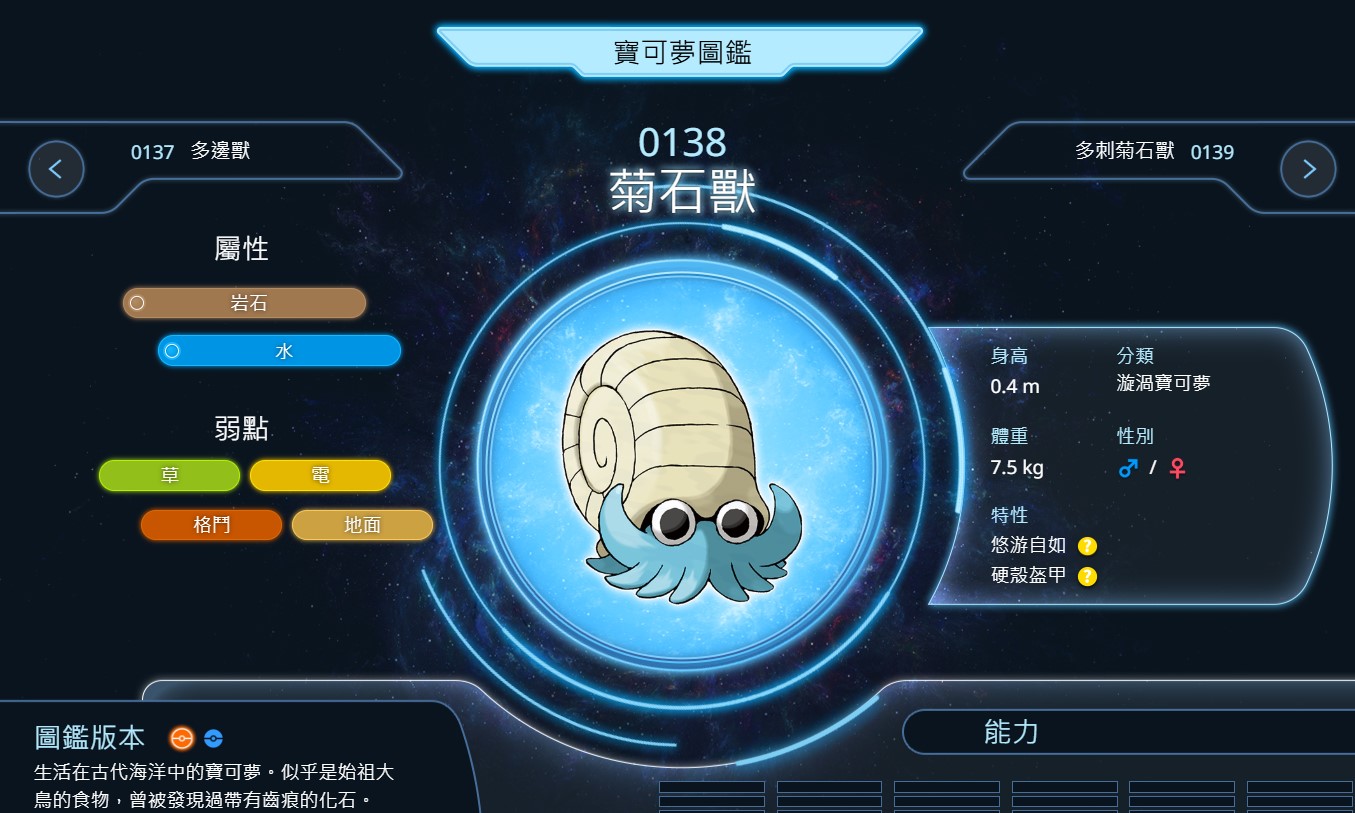The height and width of the screenshot is (813, 1355).
Task: Show info for 悠游自如 ability
Action: point(1087,546)
